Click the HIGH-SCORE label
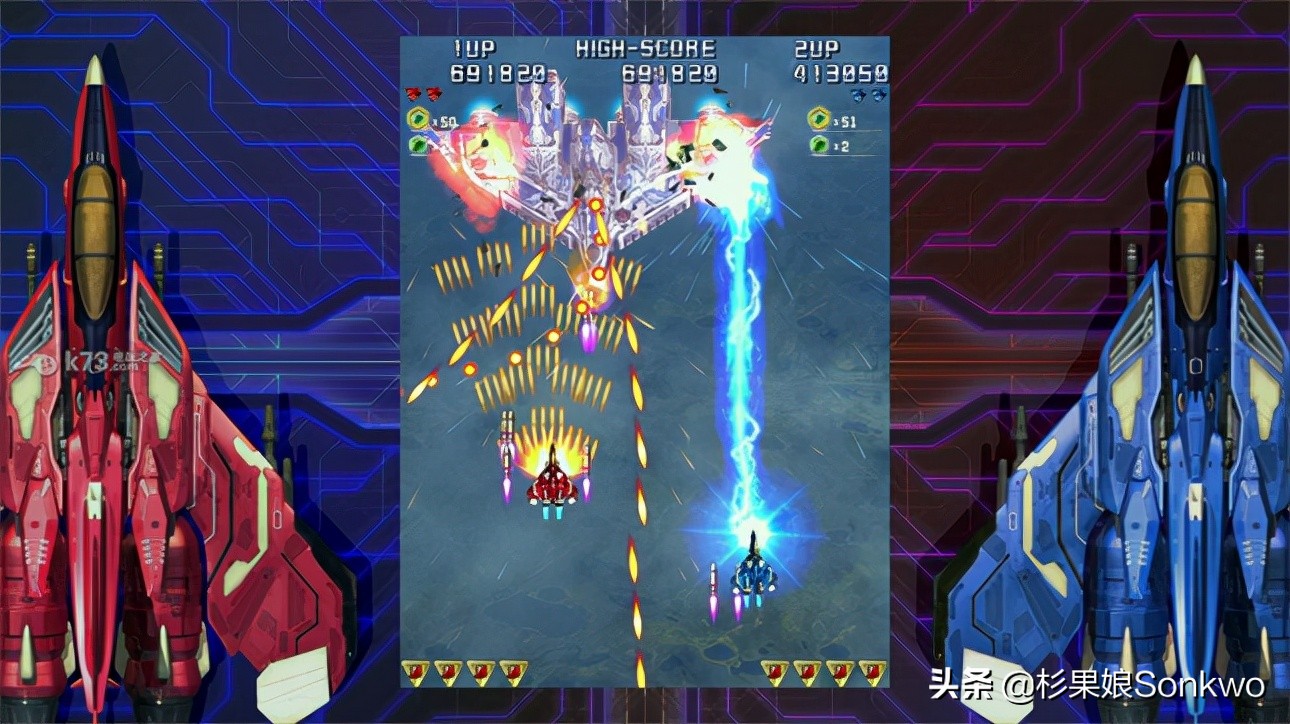Image resolution: width=1290 pixels, height=724 pixels. pos(644,48)
